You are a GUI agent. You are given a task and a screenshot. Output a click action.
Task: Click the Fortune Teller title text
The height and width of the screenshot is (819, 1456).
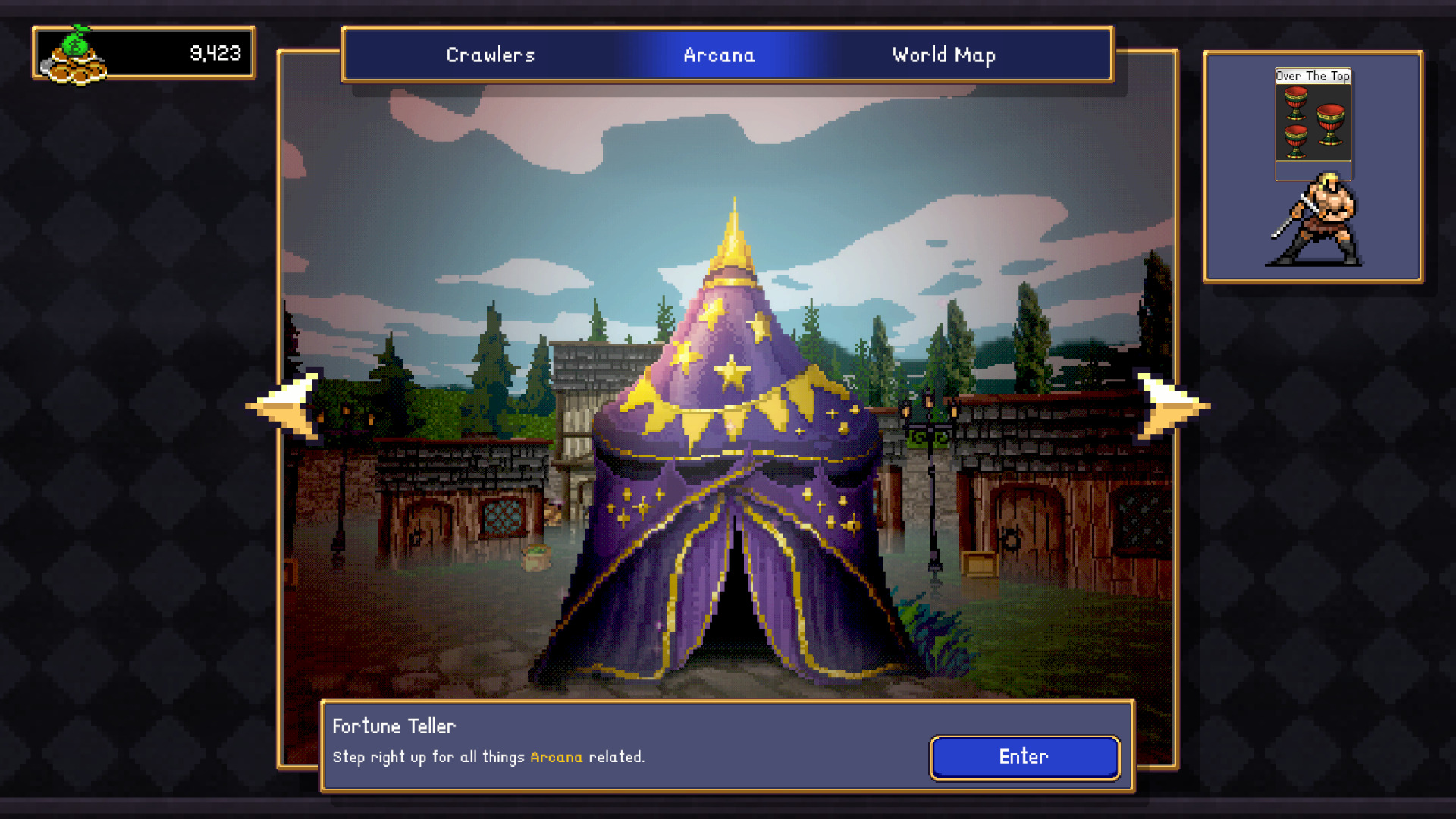[x=394, y=726]
